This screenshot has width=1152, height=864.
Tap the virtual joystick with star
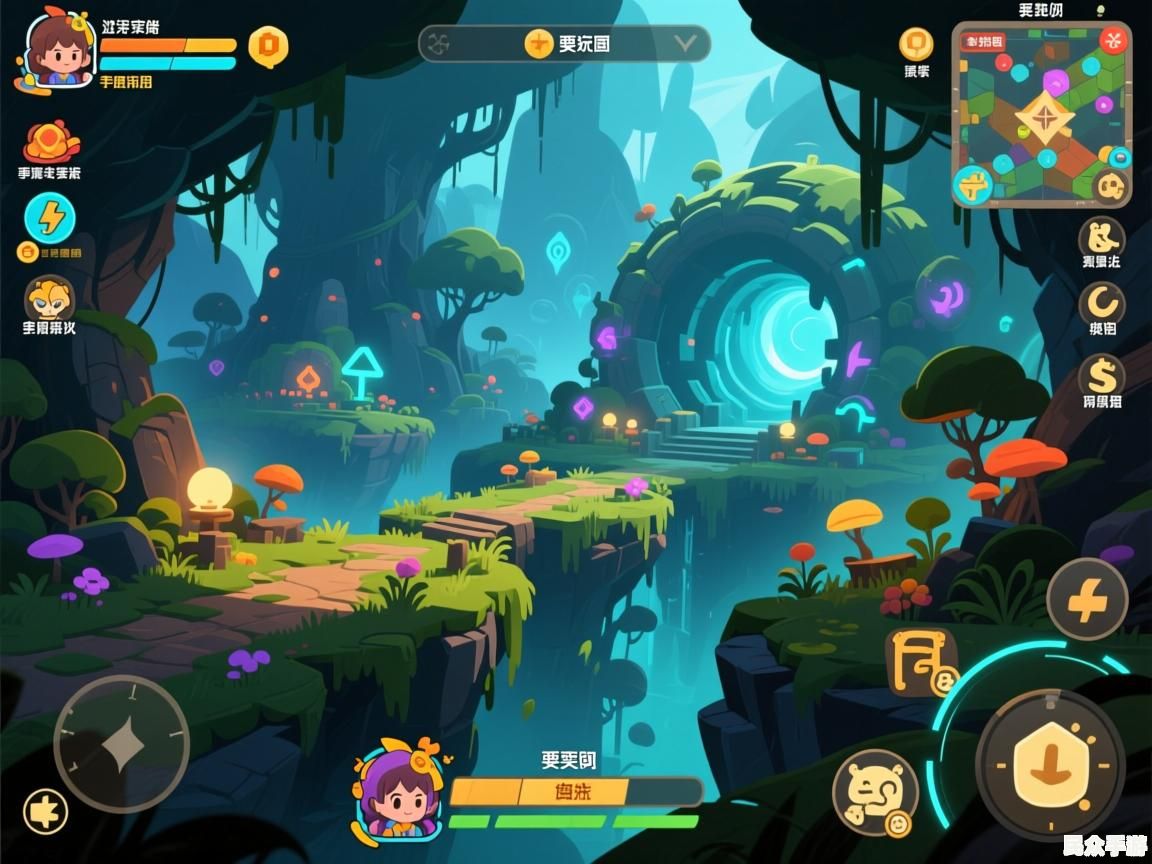121,743
